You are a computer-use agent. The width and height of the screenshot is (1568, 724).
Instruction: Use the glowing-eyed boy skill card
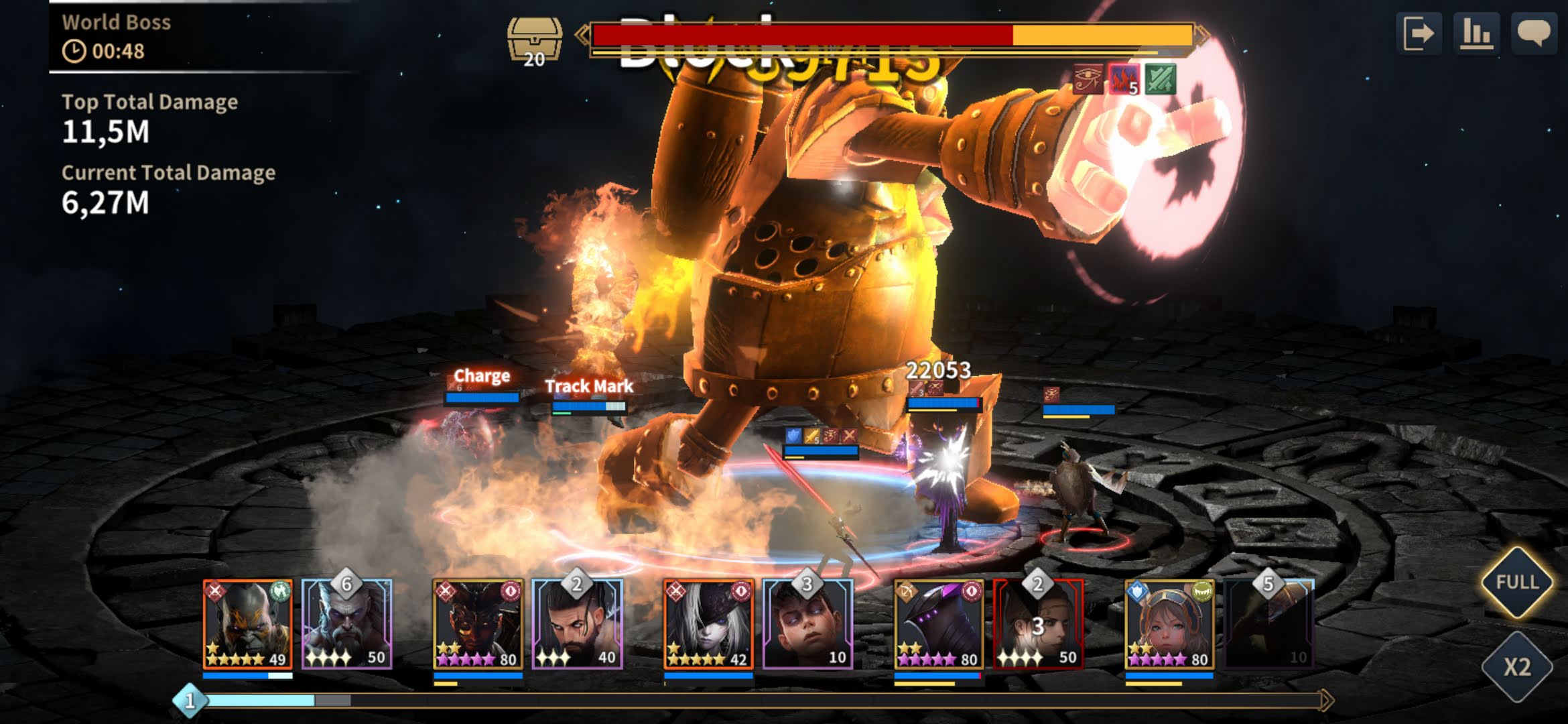[x=807, y=625]
